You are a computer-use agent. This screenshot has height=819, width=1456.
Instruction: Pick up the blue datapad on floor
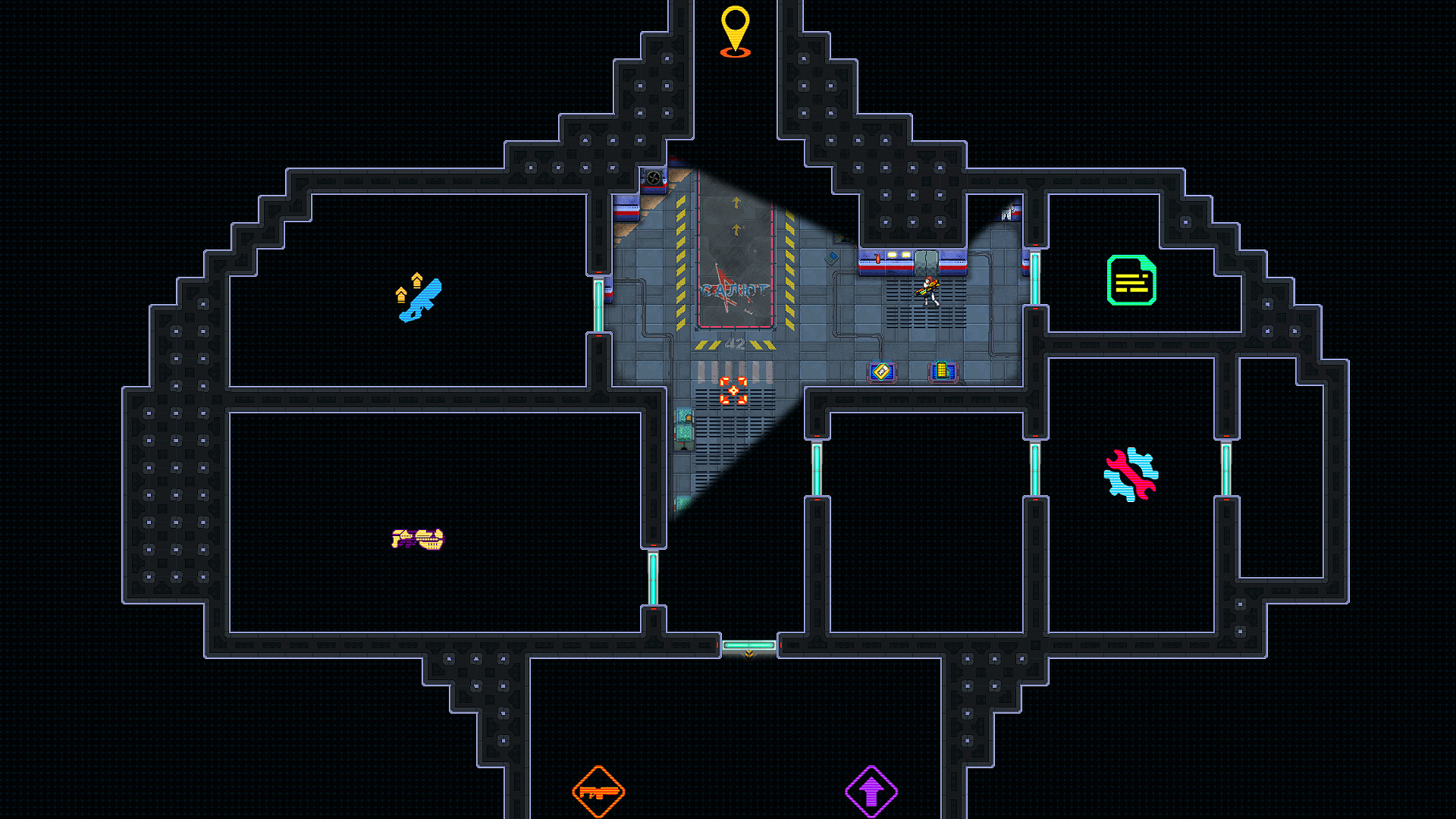tap(832, 259)
